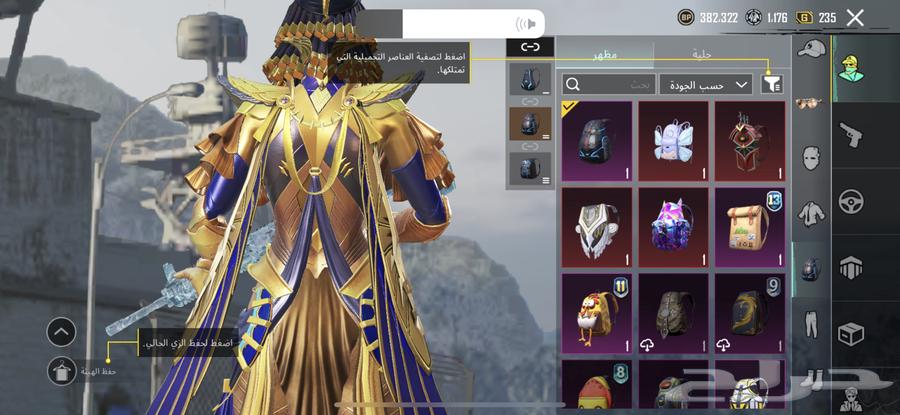Switch to the حلية (ornament) tab
Screen dimensions: 900x415
701,56
